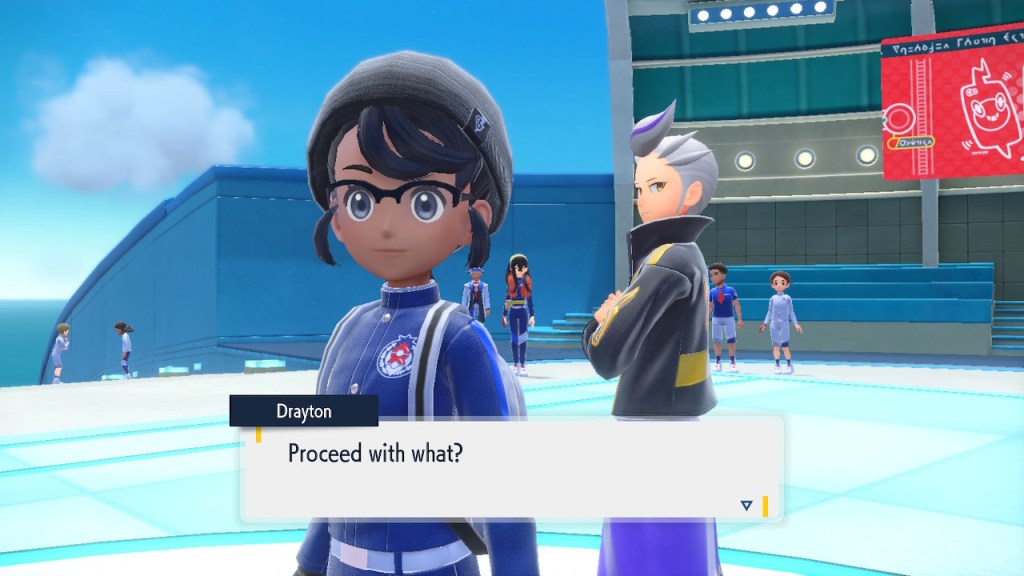Advance dialogue with the continue arrow
This screenshot has width=1024, height=576.
tap(746, 506)
